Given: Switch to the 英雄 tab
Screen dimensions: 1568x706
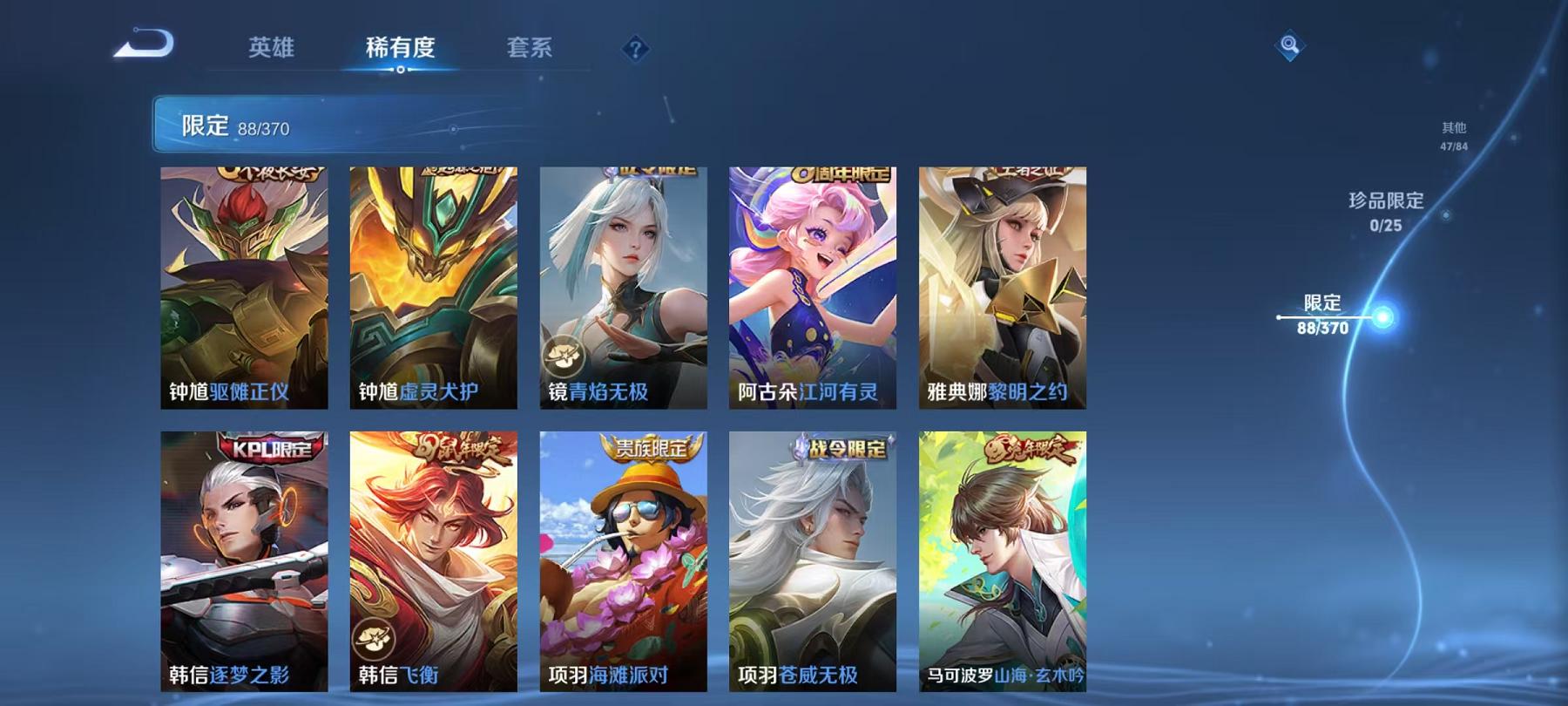Looking at the screenshot, I should pyautogui.click(x=271, y=50).
